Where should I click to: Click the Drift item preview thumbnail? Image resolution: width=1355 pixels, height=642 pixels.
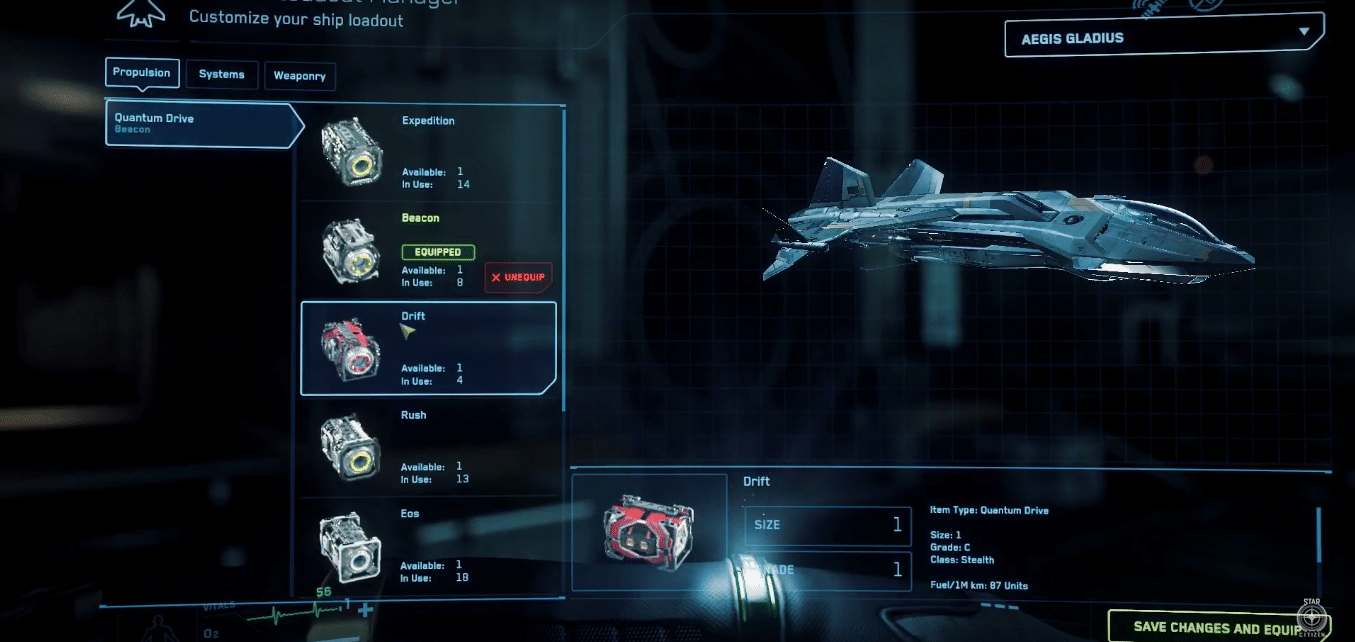pyautogui.click(x=649, y=530)
